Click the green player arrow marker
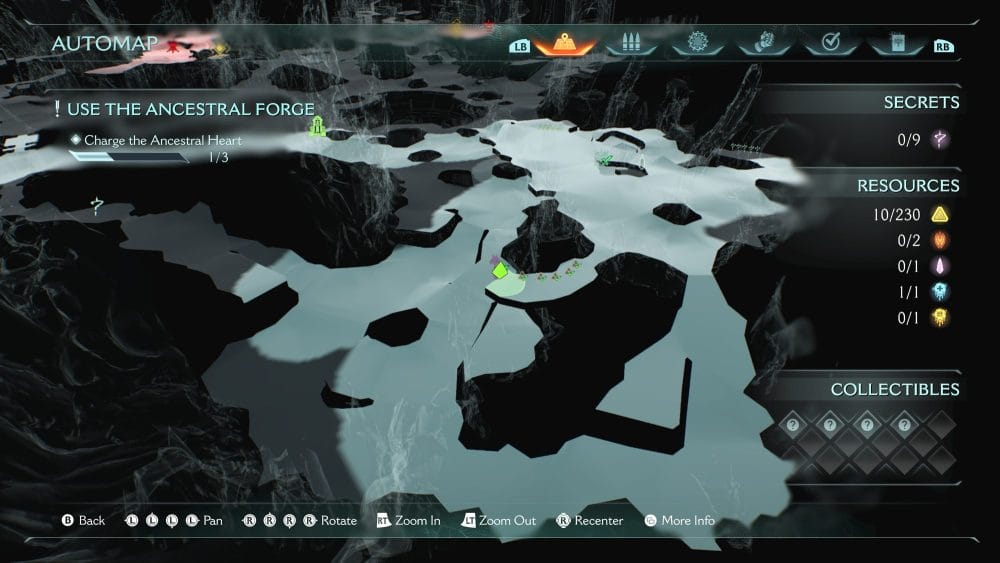The image size is (1000, 563). coord(498,270)
